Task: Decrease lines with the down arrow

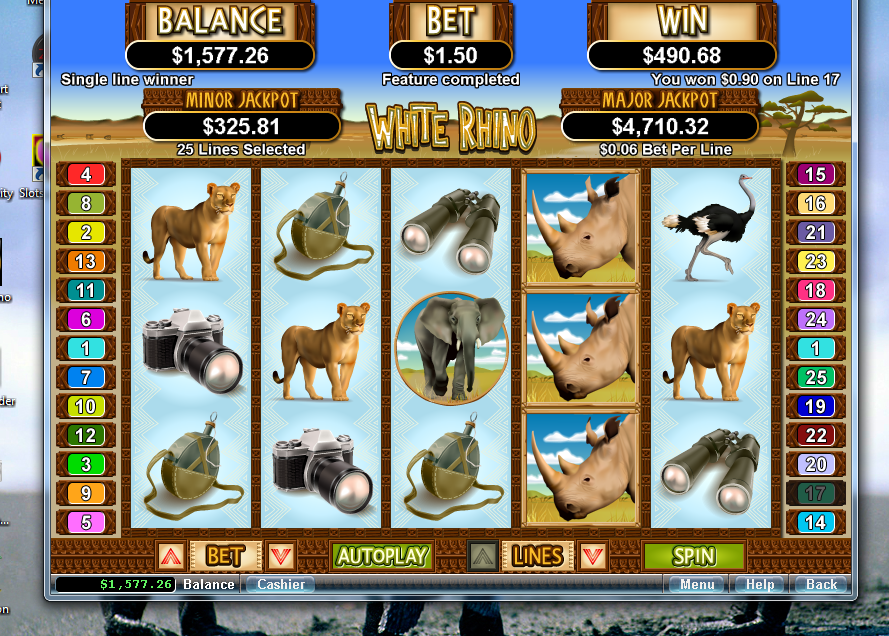Action: tap(593, 556)
